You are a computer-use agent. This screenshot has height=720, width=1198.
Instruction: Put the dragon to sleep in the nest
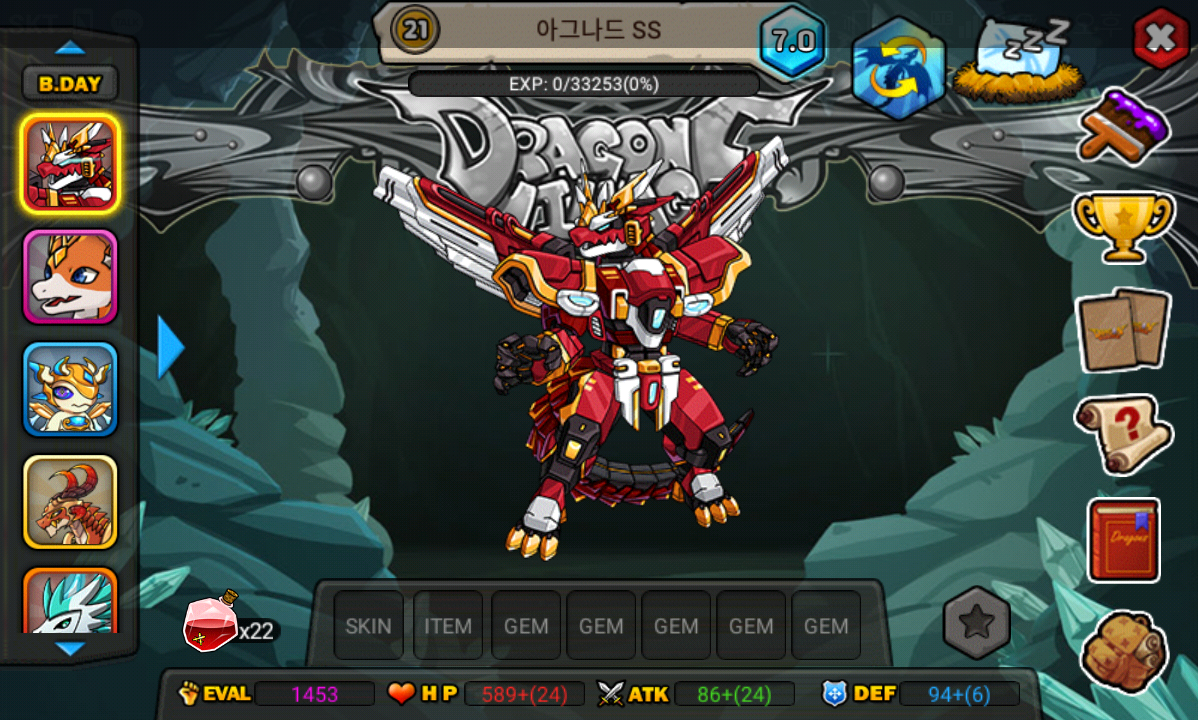1018,62
